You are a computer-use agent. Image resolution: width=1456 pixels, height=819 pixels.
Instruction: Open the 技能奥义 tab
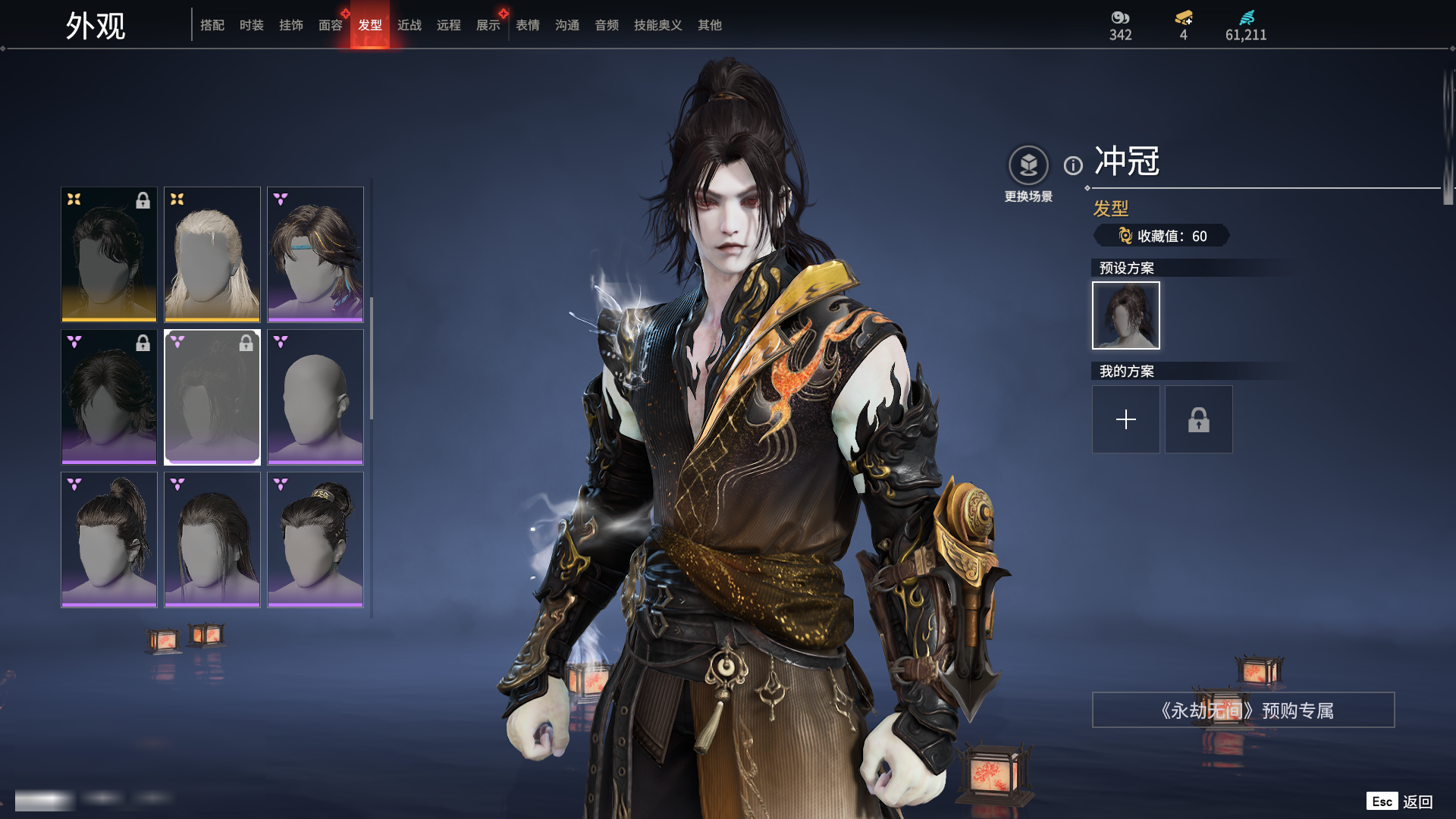(658, 25)
